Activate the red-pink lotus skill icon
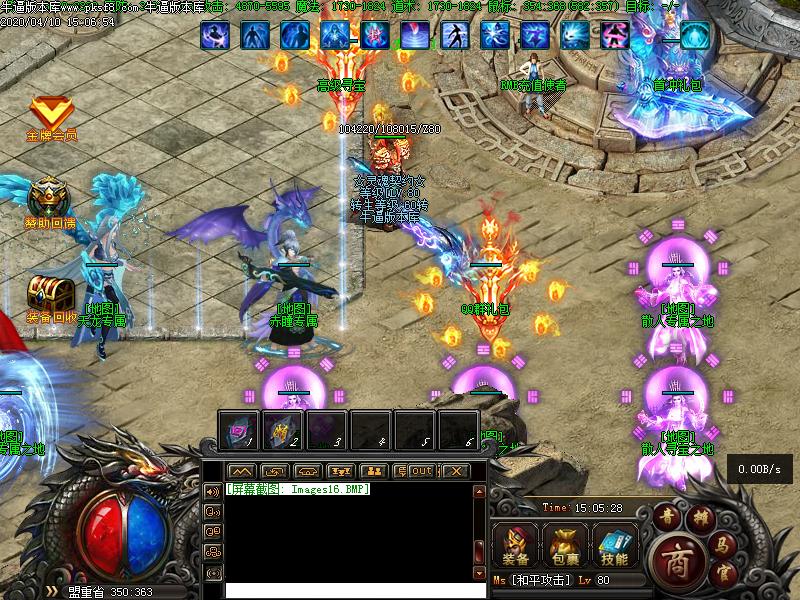The height and width of the screenshot is (600, 800). coord(375,36)
